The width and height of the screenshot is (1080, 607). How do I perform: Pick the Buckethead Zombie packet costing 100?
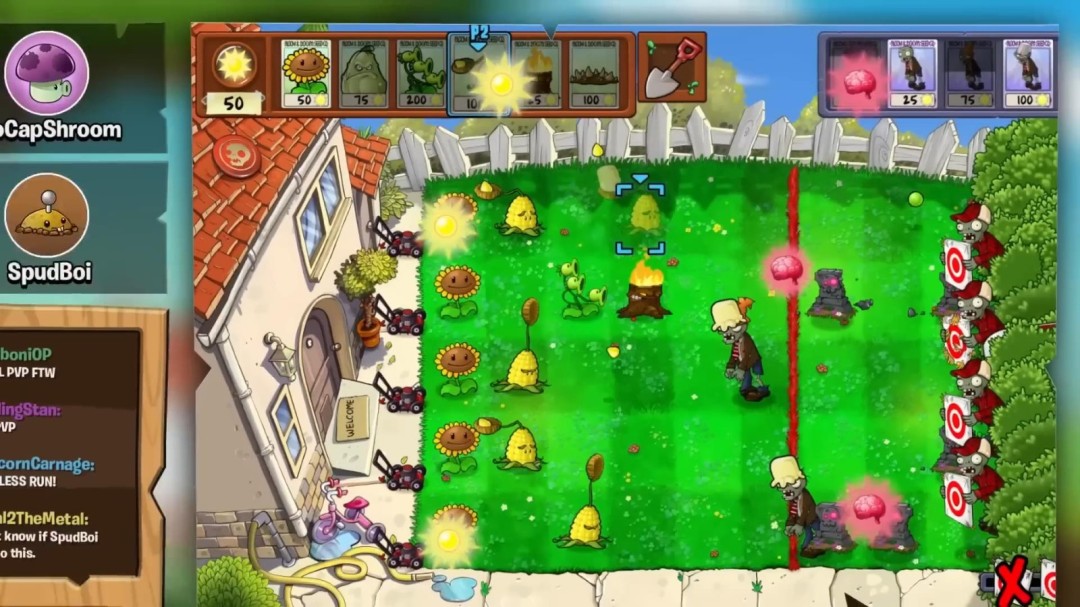point(1028,73)
